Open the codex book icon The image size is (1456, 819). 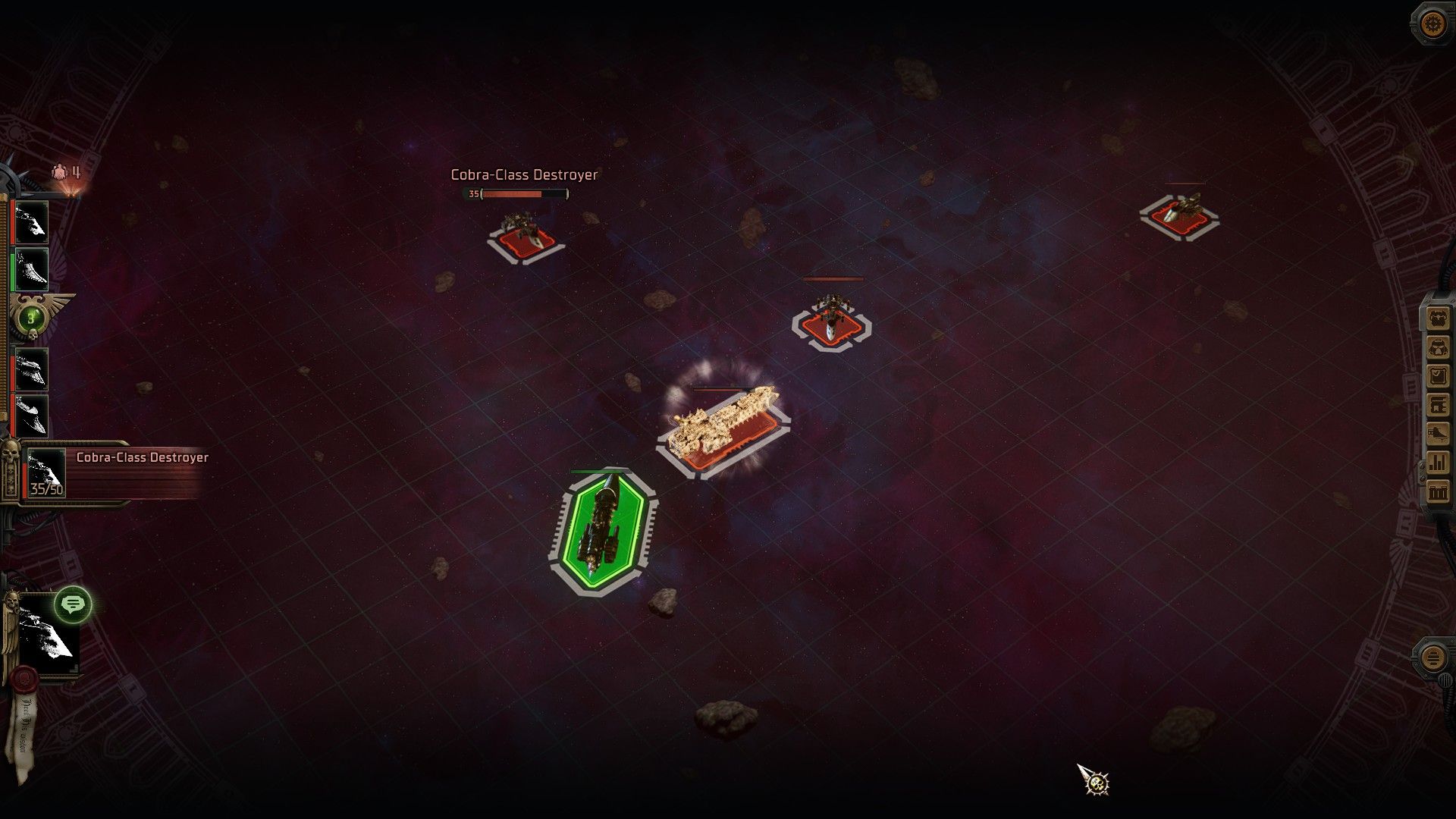[1436, 405]
